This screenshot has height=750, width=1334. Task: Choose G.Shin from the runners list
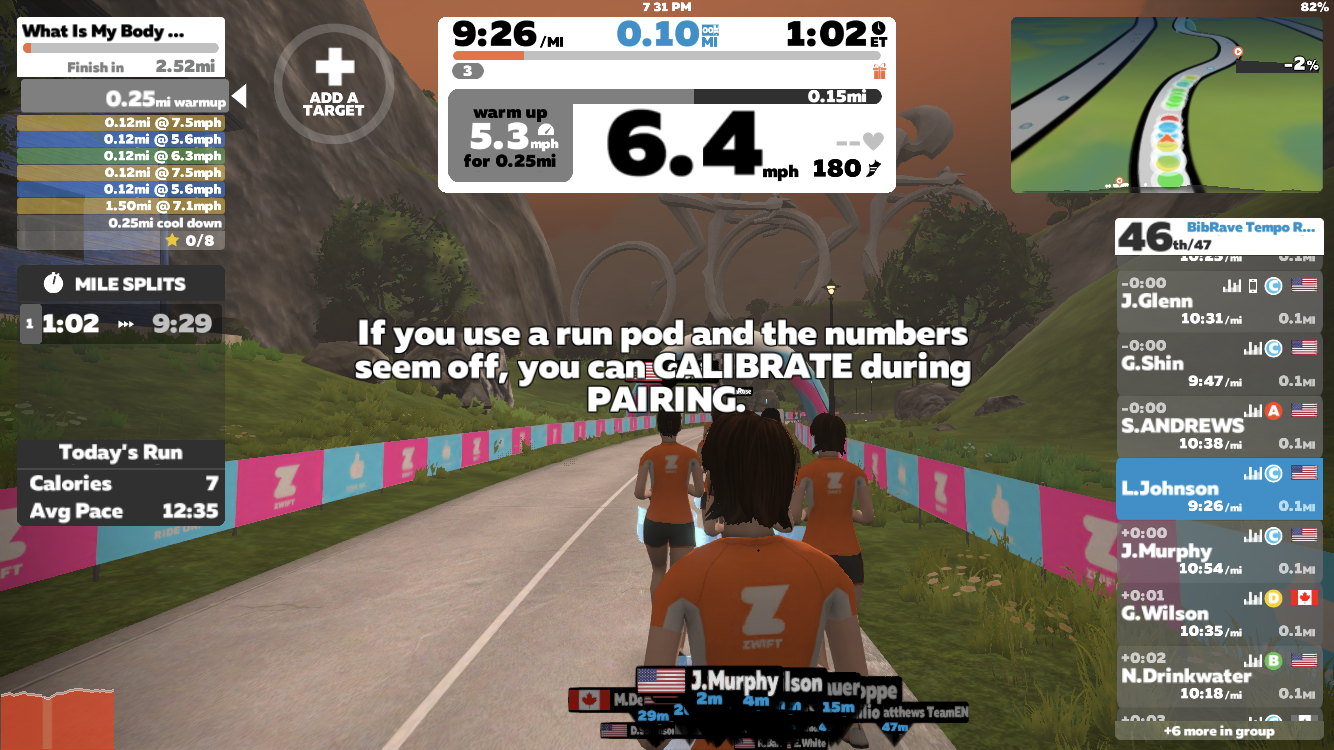(x=1218, y=364)
